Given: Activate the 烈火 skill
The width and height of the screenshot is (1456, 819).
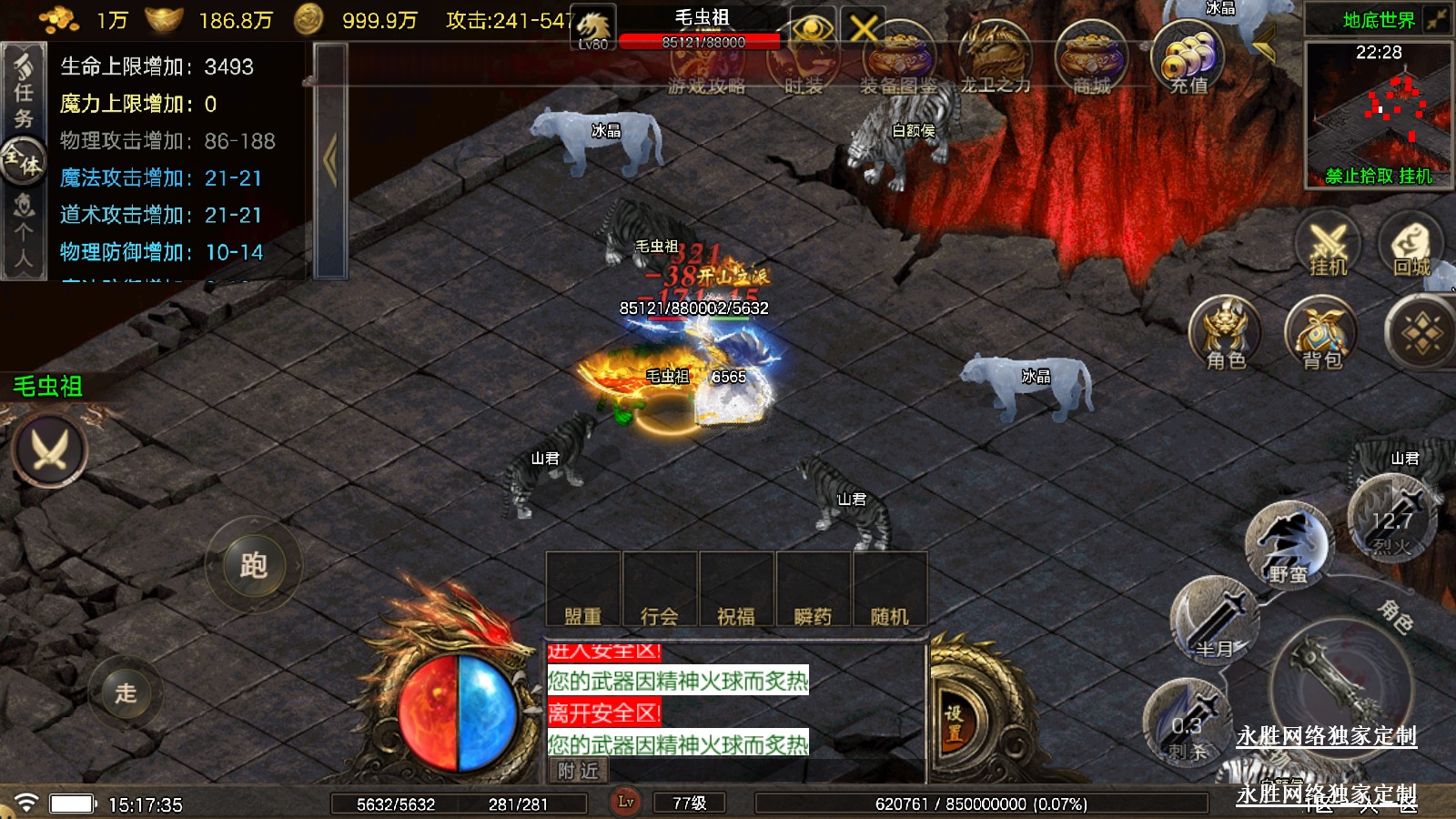Looking at the screenshot, I should (1390, 519).
